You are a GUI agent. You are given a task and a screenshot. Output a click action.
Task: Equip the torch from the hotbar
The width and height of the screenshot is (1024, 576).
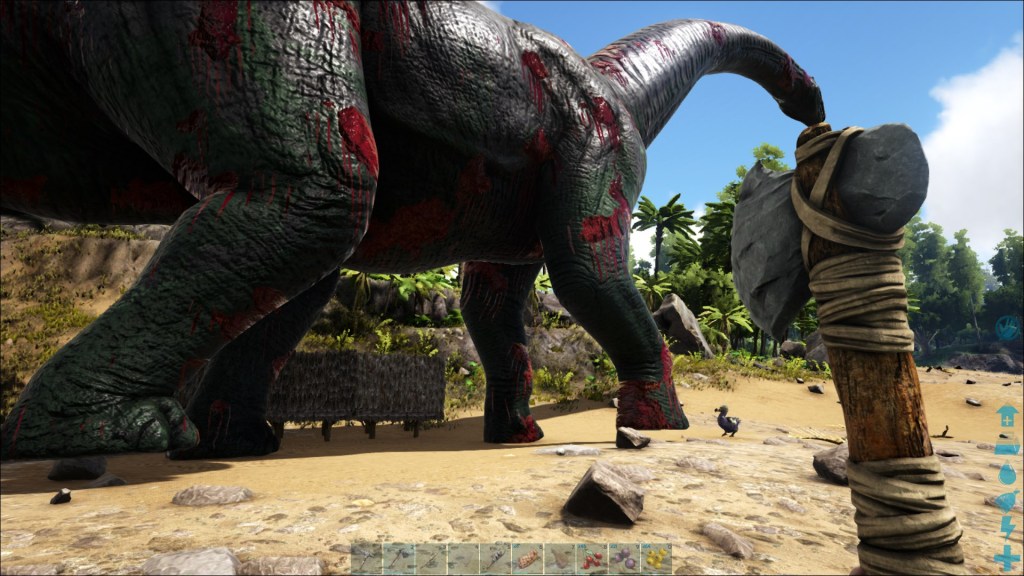[x=495, y=558]
